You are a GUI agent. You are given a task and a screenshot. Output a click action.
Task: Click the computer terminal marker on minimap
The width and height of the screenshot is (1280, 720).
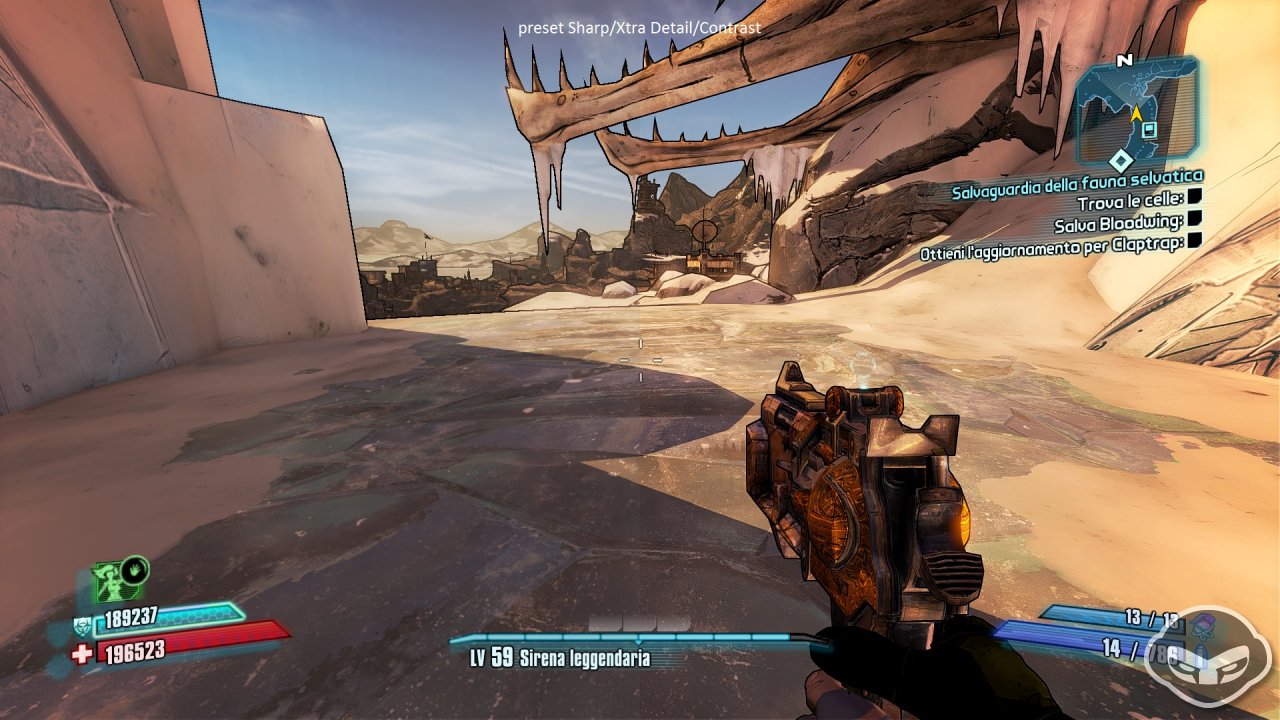coord(1151,129)
